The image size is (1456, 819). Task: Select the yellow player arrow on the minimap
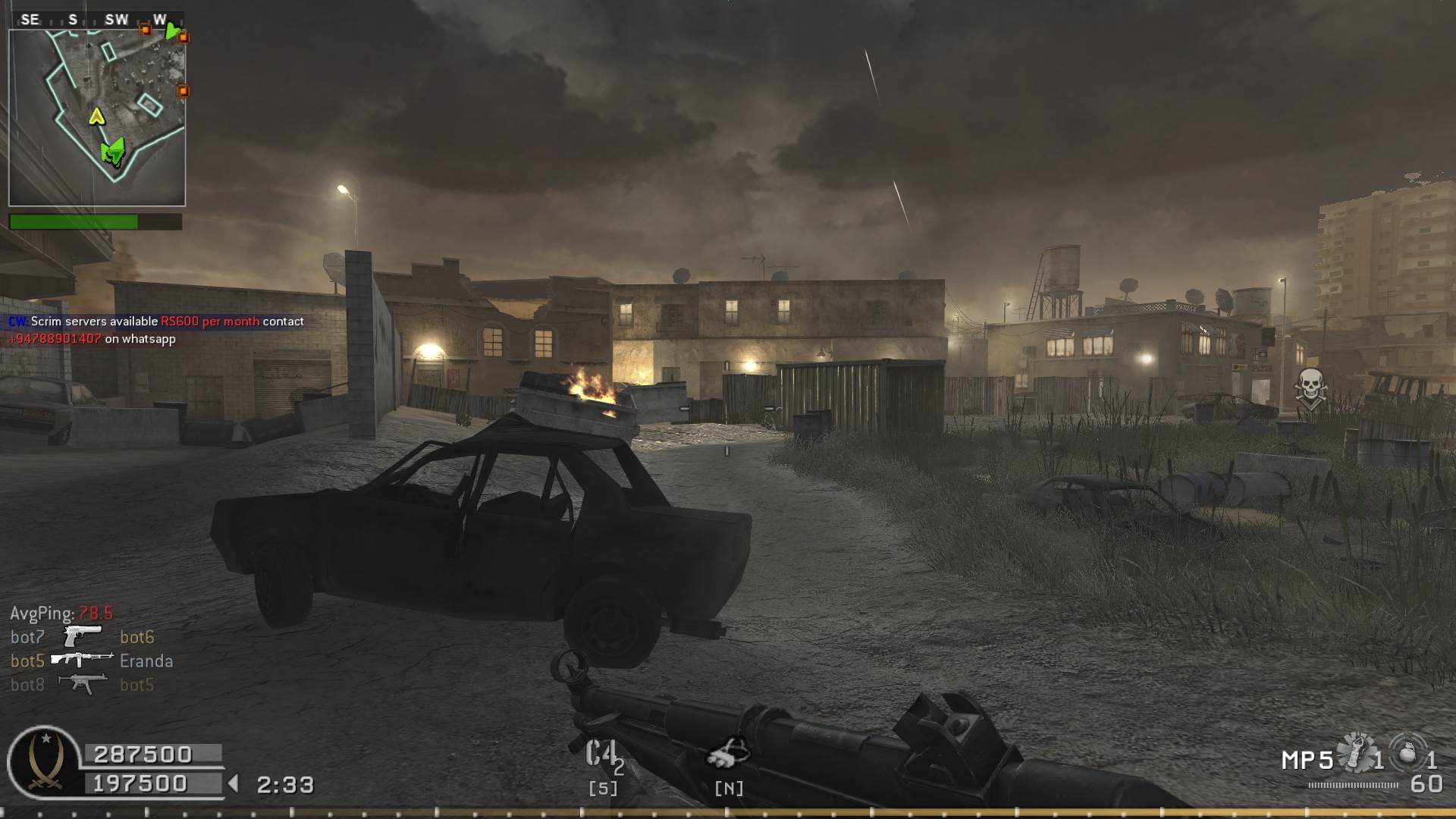(96, 116)
